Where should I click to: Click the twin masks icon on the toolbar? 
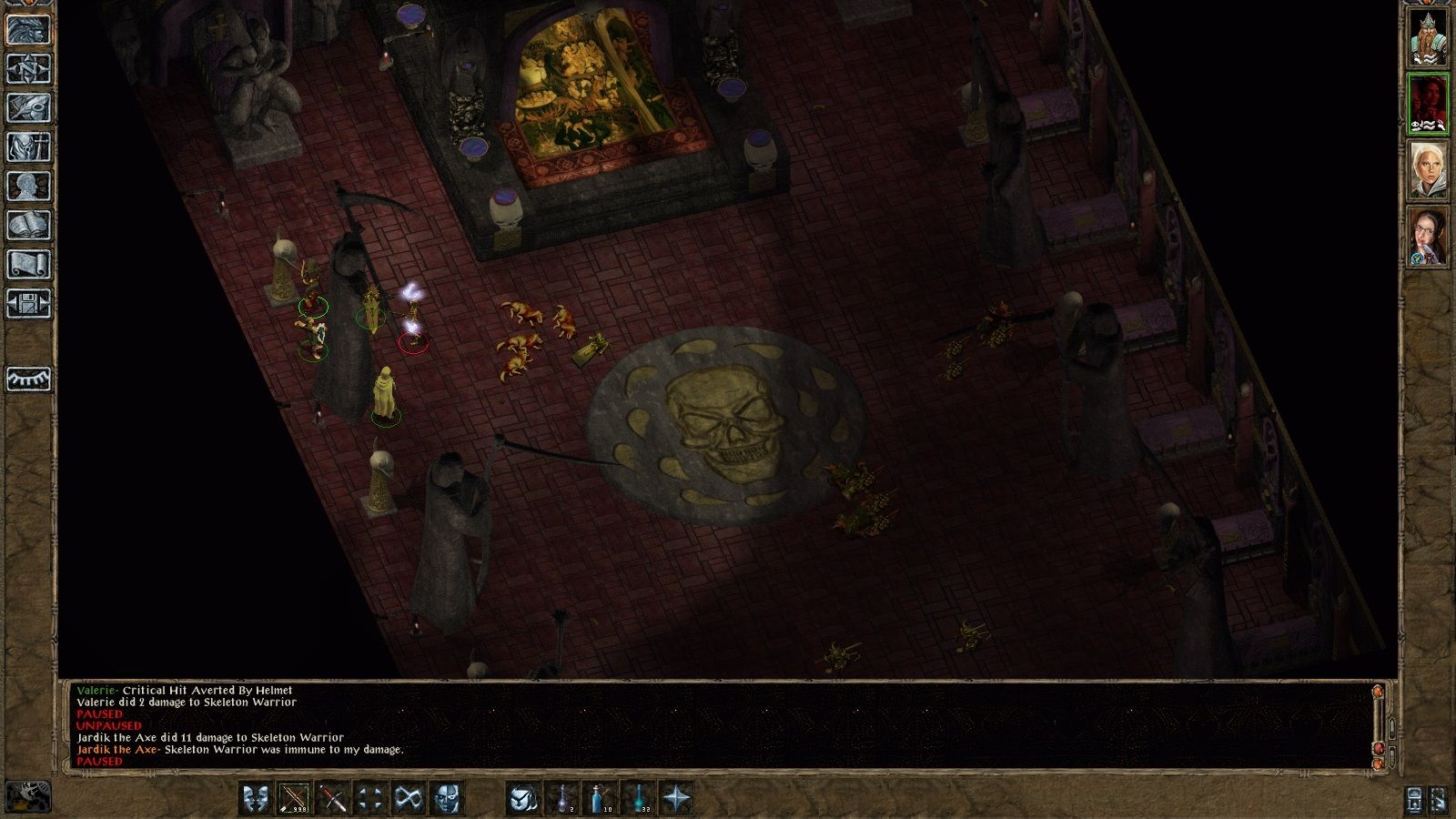(x=258, y=798)
